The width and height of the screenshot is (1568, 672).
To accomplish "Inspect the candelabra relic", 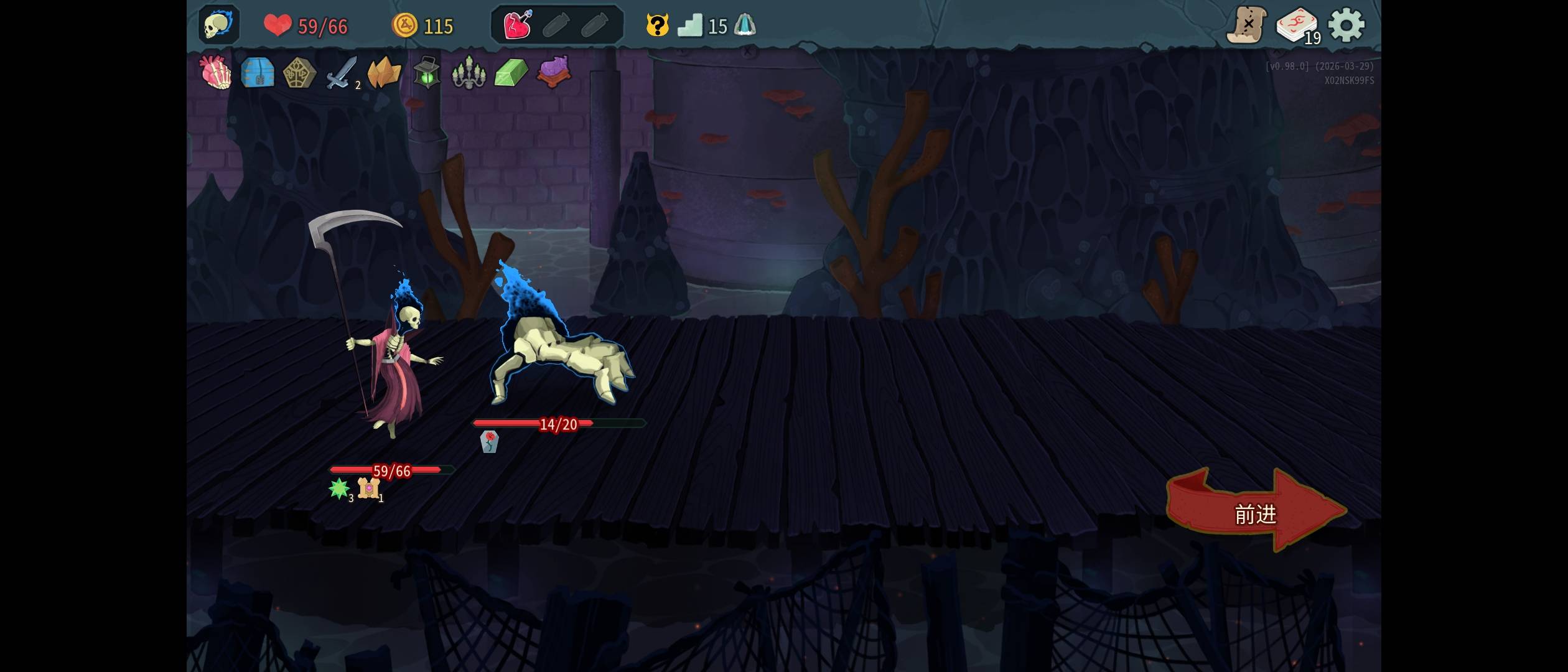I will 469,73.
